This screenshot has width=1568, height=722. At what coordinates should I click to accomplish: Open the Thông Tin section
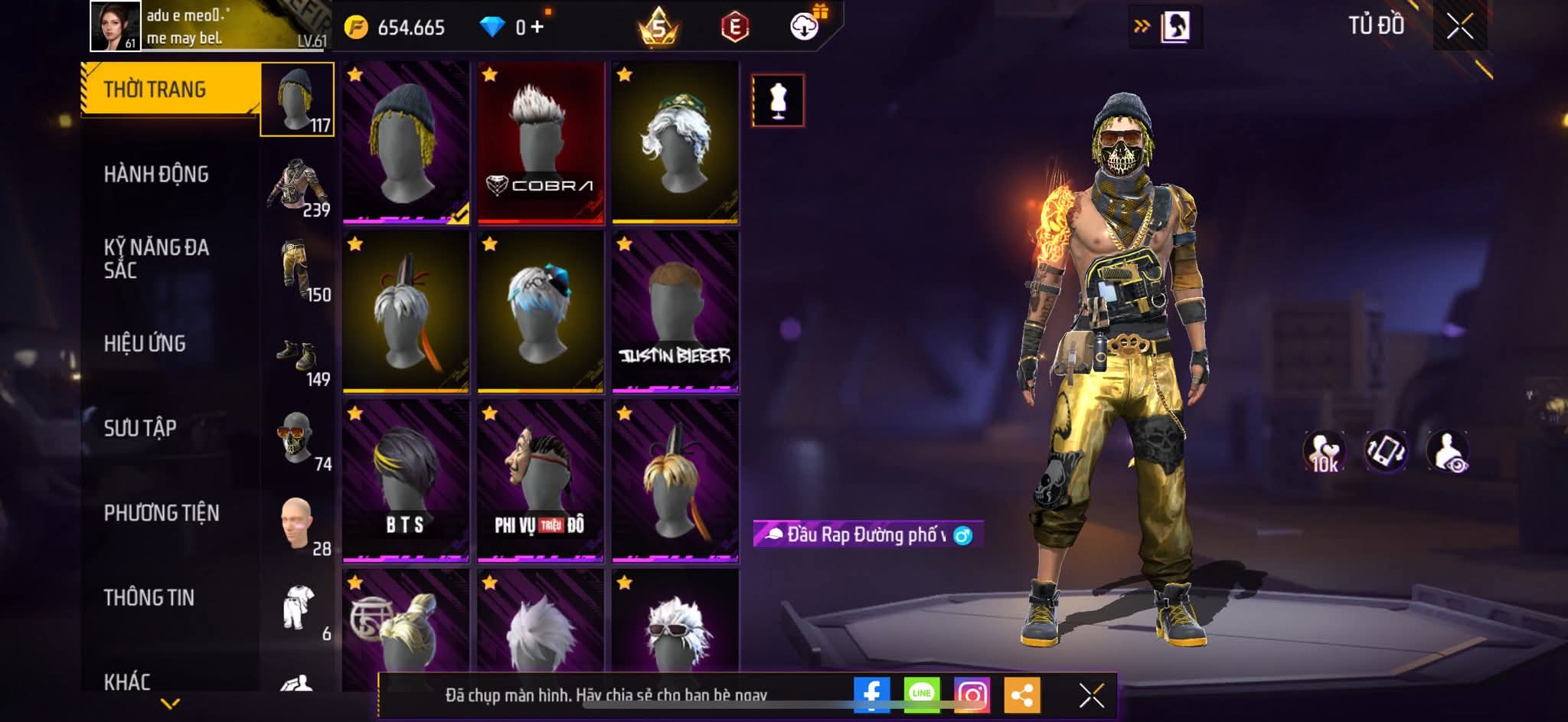(149, 597)
